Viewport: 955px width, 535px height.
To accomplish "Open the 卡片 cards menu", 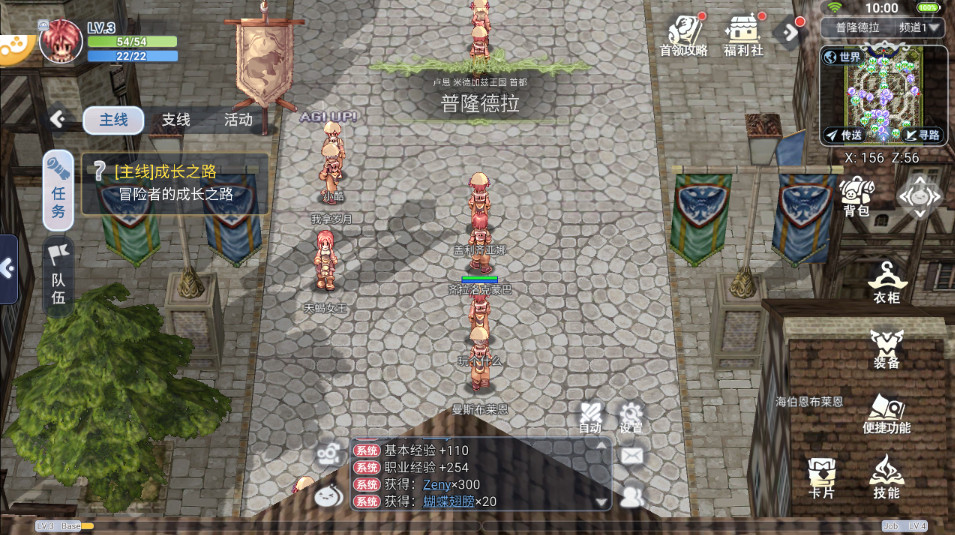I will point(822,478).
